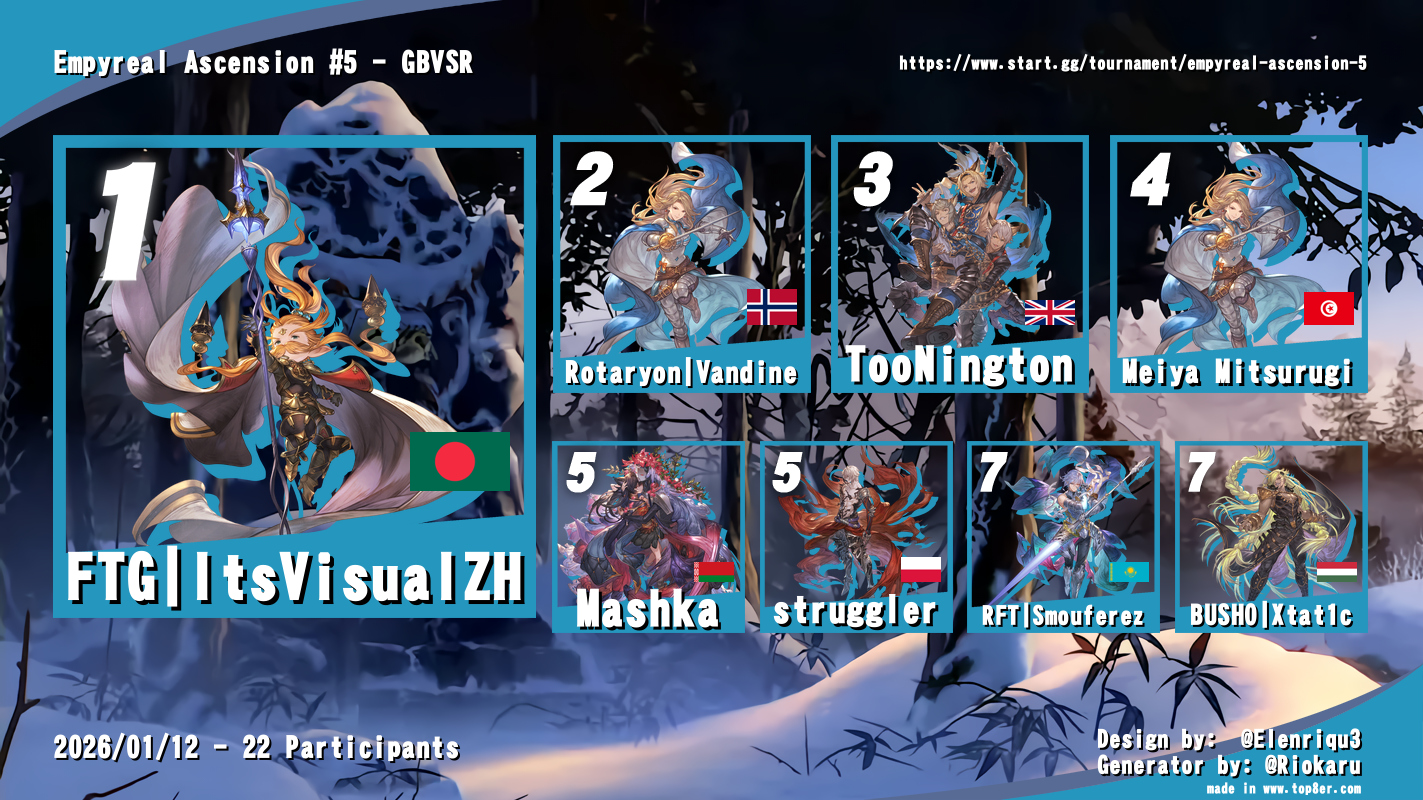Screen dimensions: 1423x800
Task: Open Rotaryon|Vandine's second-place card
Action: click(681, 264)
